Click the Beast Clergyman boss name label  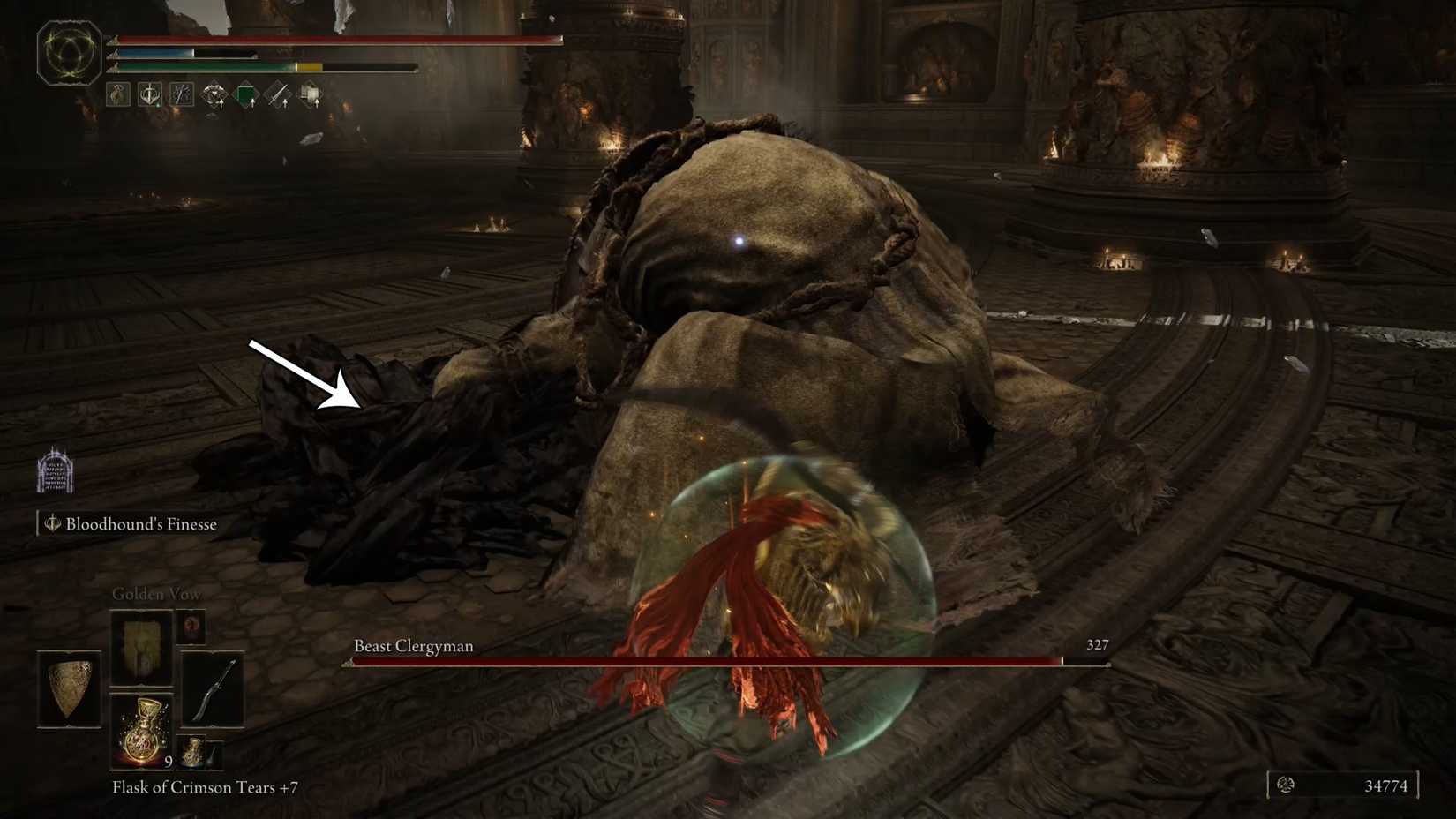tap(412, 646)
